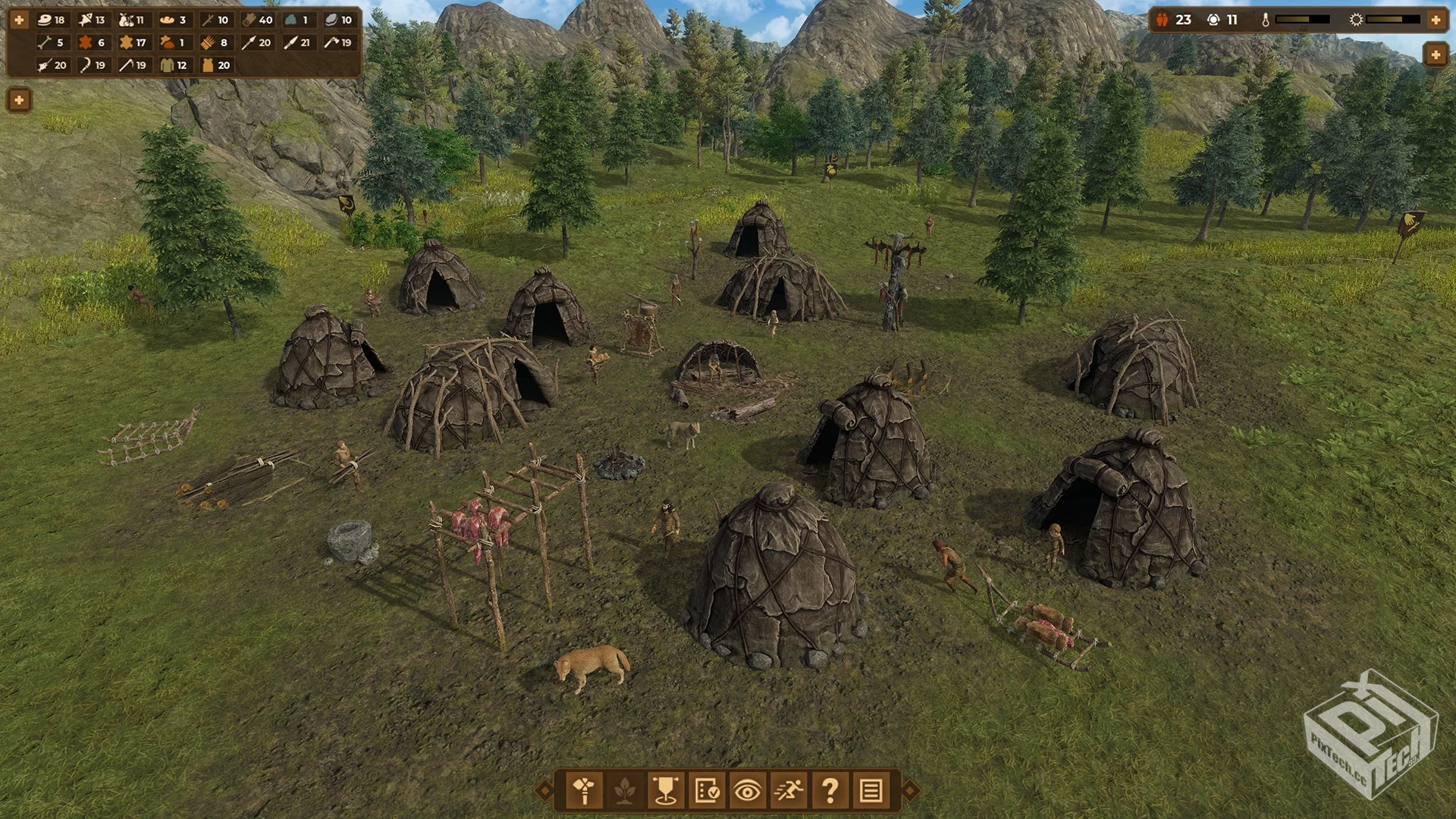Click the plus button beneath the population panel
The image size is (1456, 819).
click(x=1436, y=55)
